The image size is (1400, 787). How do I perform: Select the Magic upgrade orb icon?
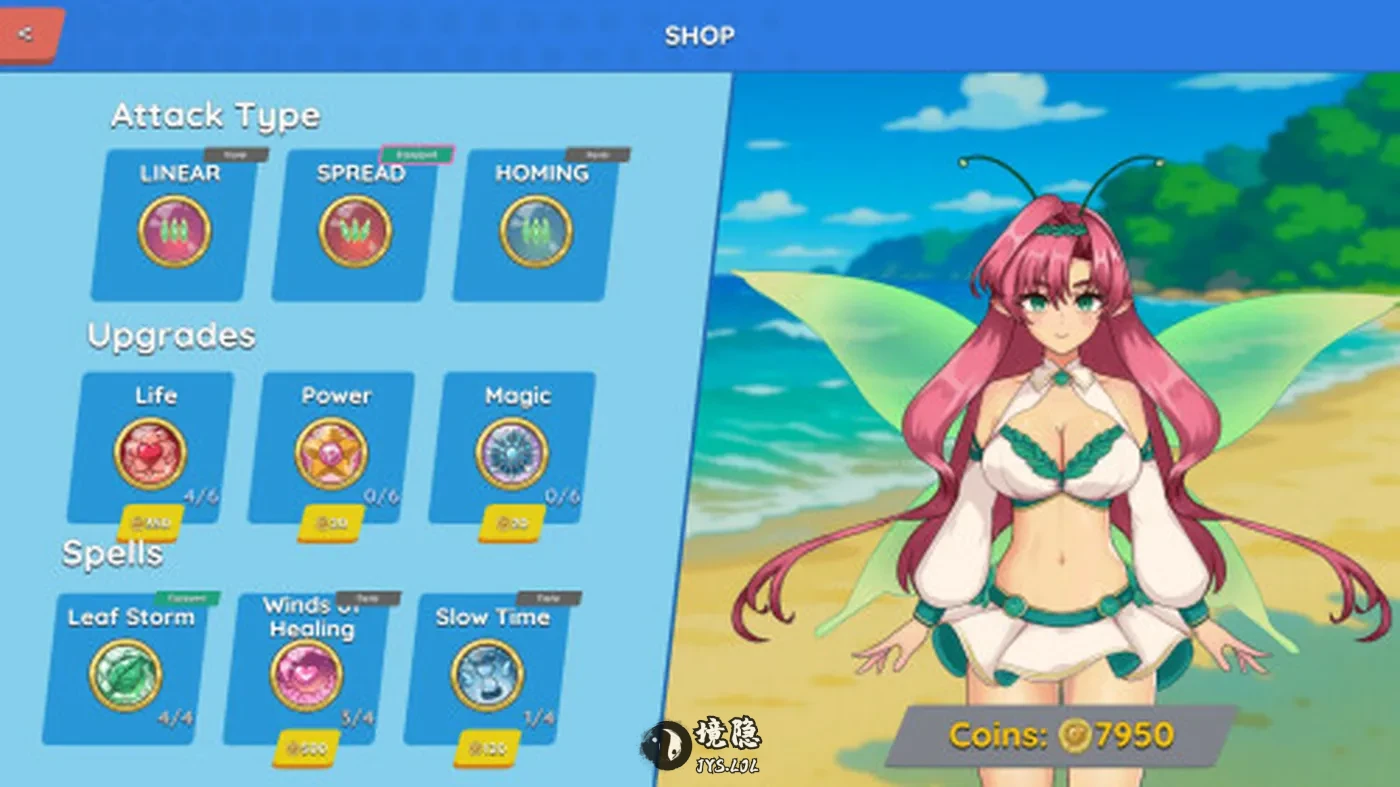515,453
